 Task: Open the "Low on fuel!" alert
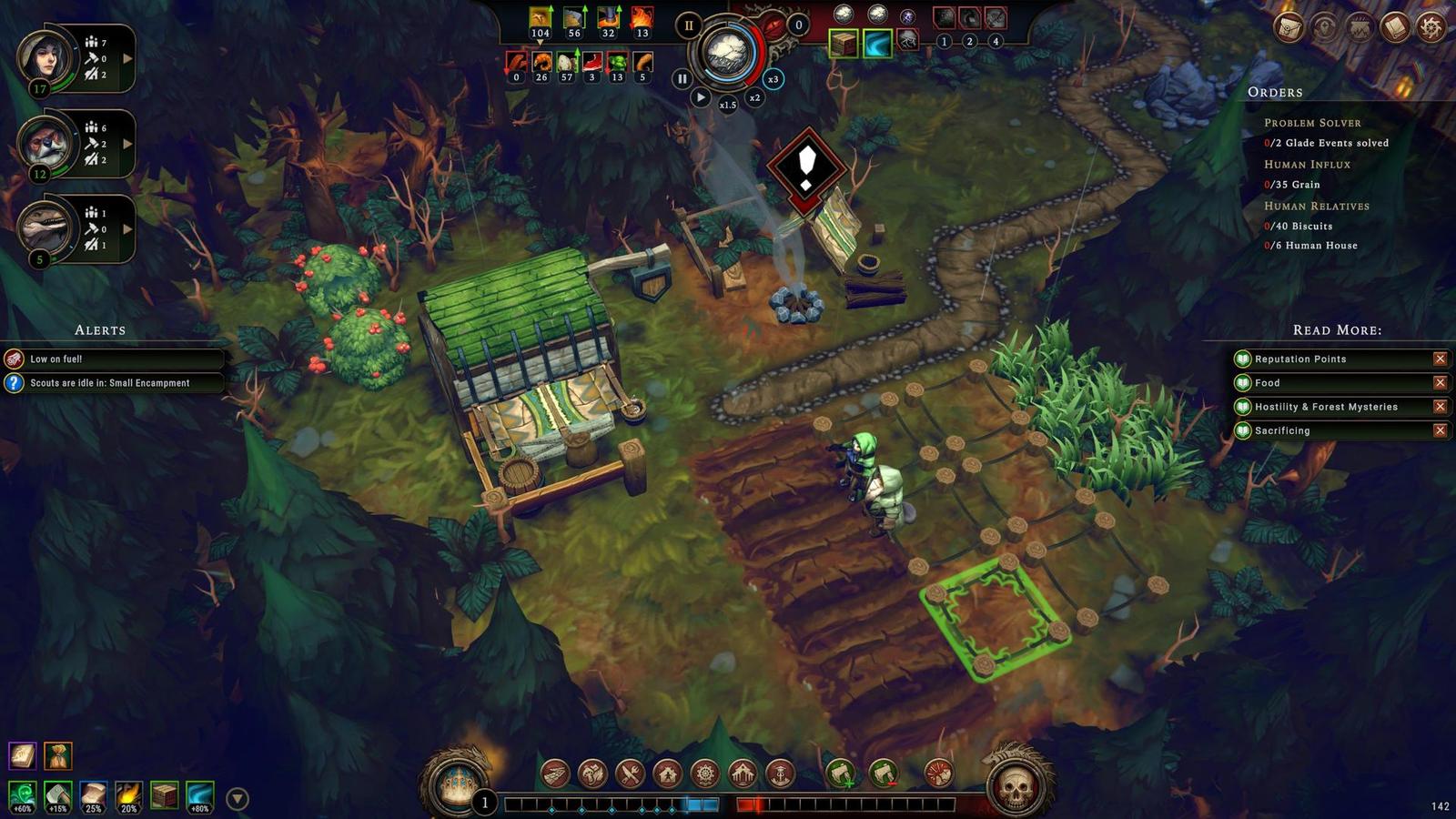(114, 359)
